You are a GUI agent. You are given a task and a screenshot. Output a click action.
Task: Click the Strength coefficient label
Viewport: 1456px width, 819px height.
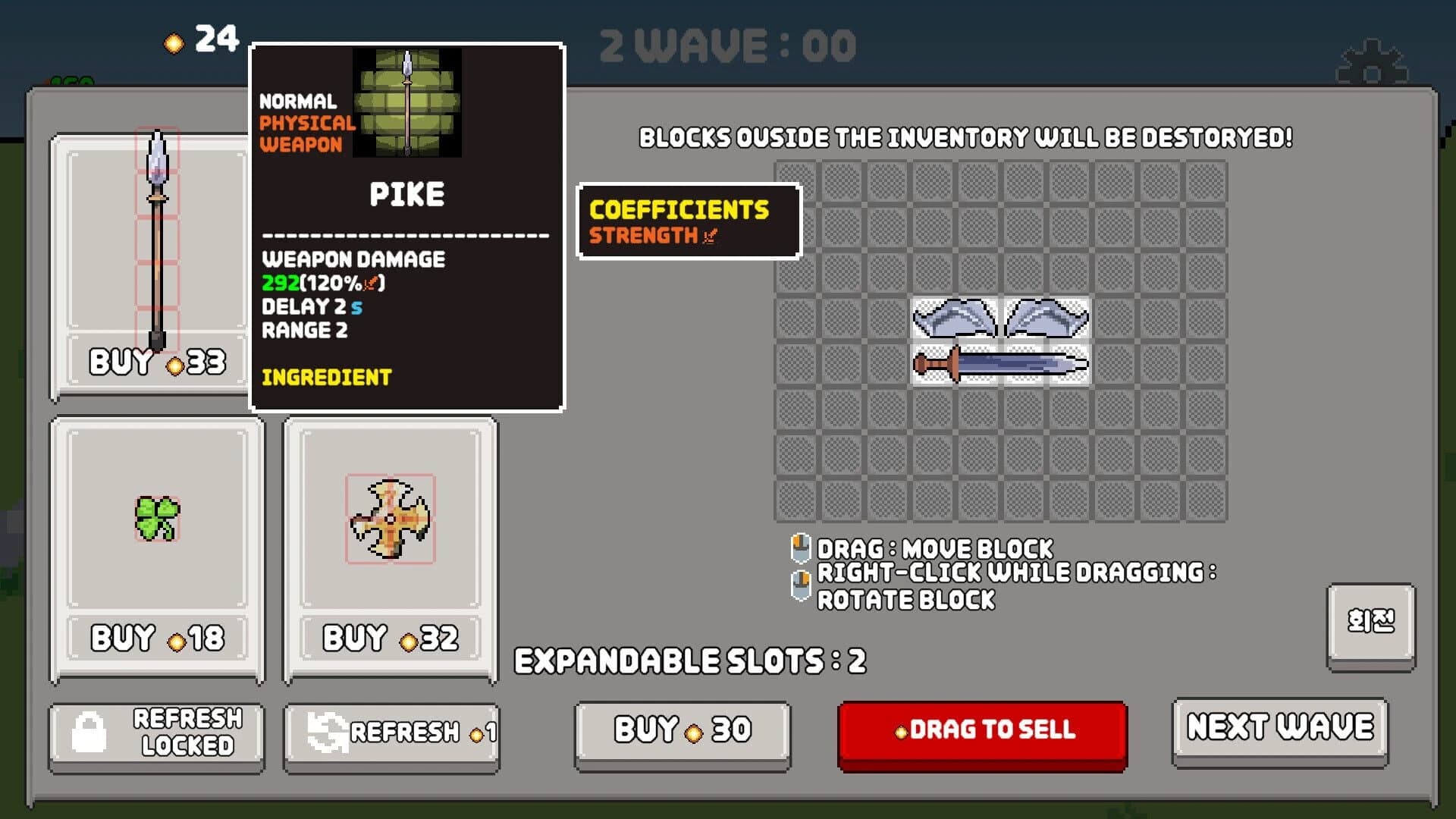click(x=648, y=236)
